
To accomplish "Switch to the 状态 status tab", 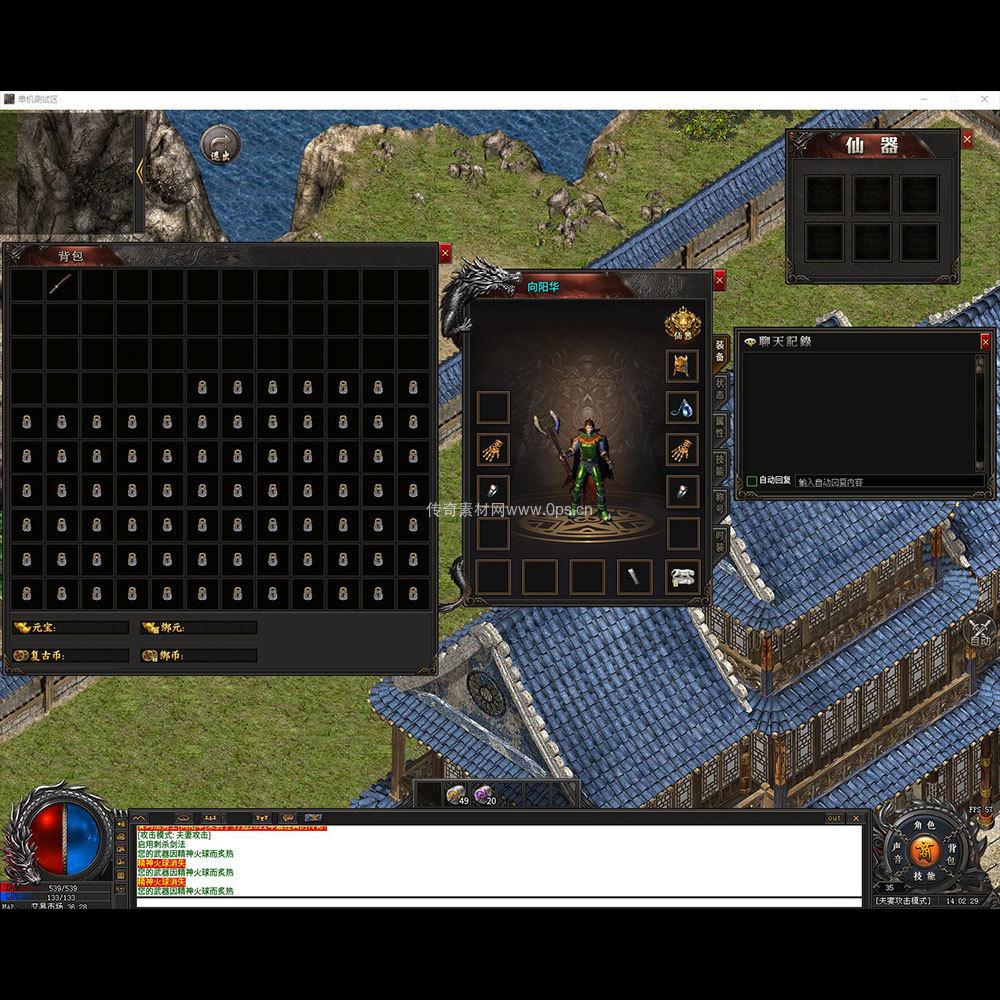I will coord(720,389).
